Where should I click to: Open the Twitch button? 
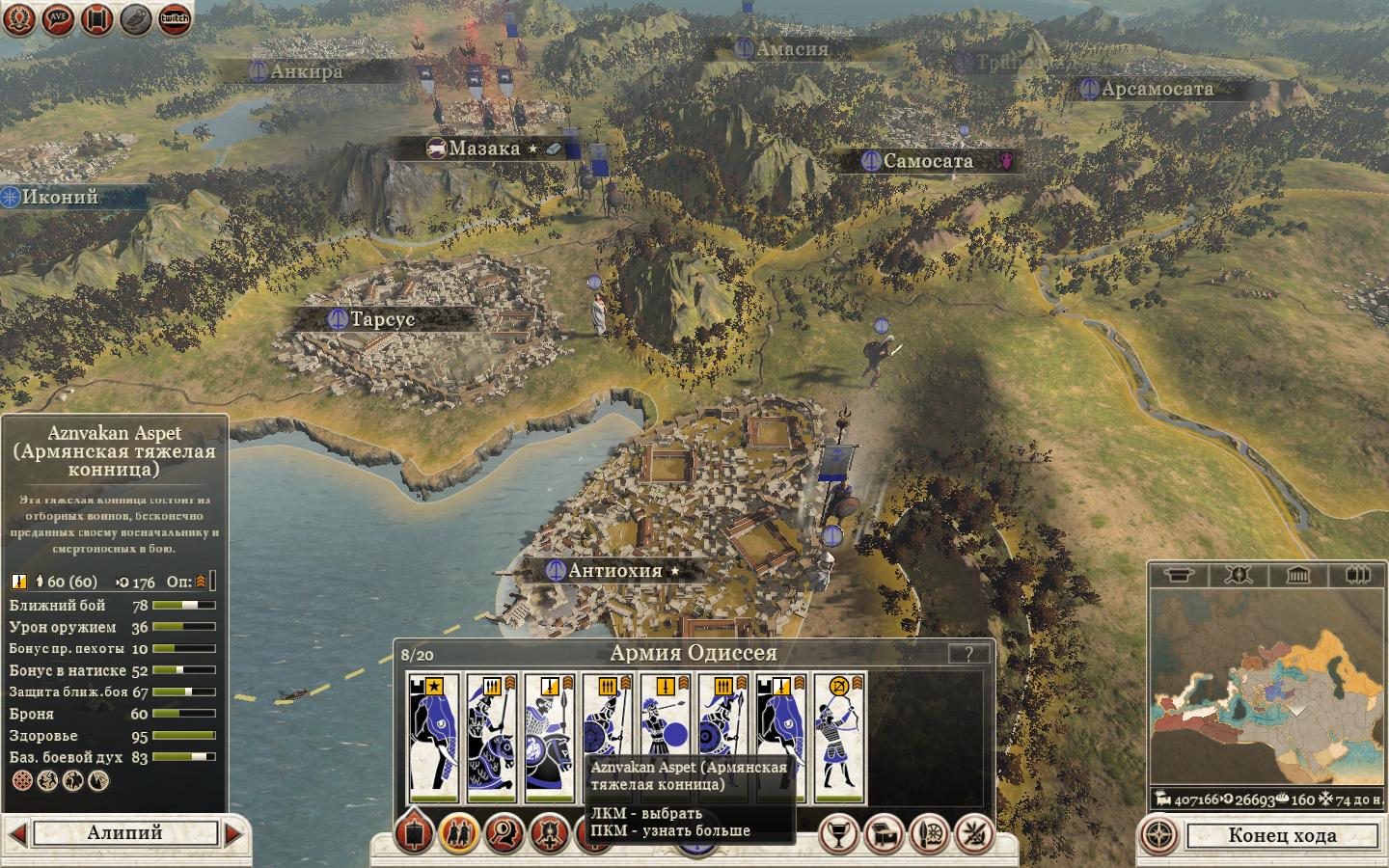[x=175, y=18]
